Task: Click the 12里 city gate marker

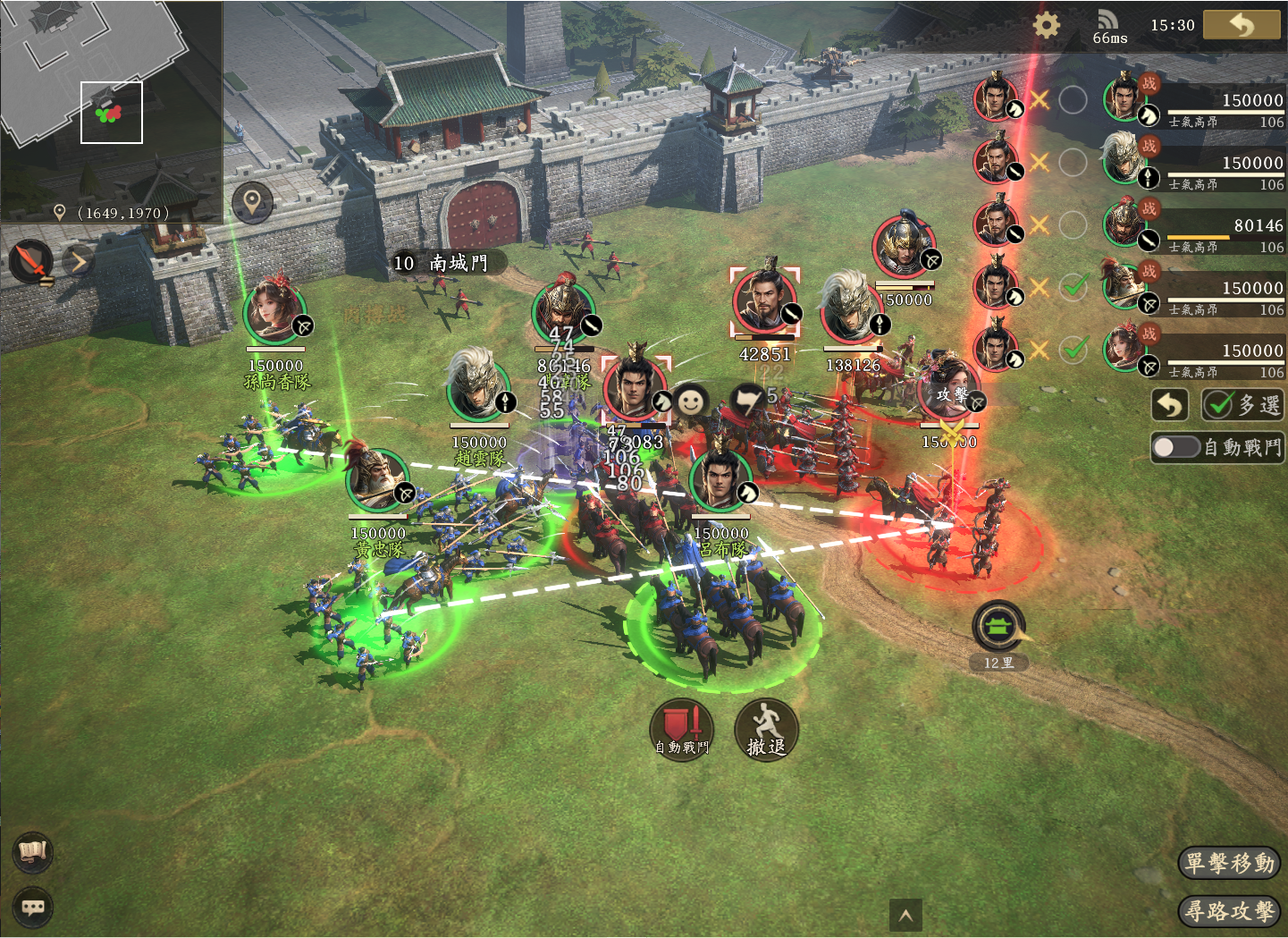Action: tap(998, 628)
